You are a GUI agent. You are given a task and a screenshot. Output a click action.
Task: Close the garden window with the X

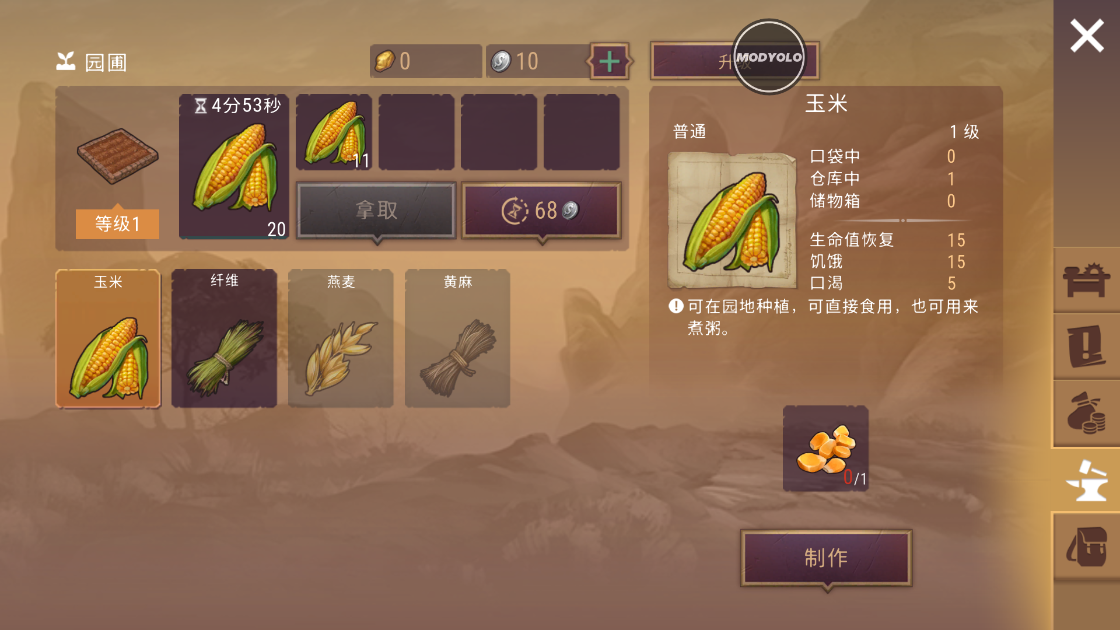tap(1086, 37)
